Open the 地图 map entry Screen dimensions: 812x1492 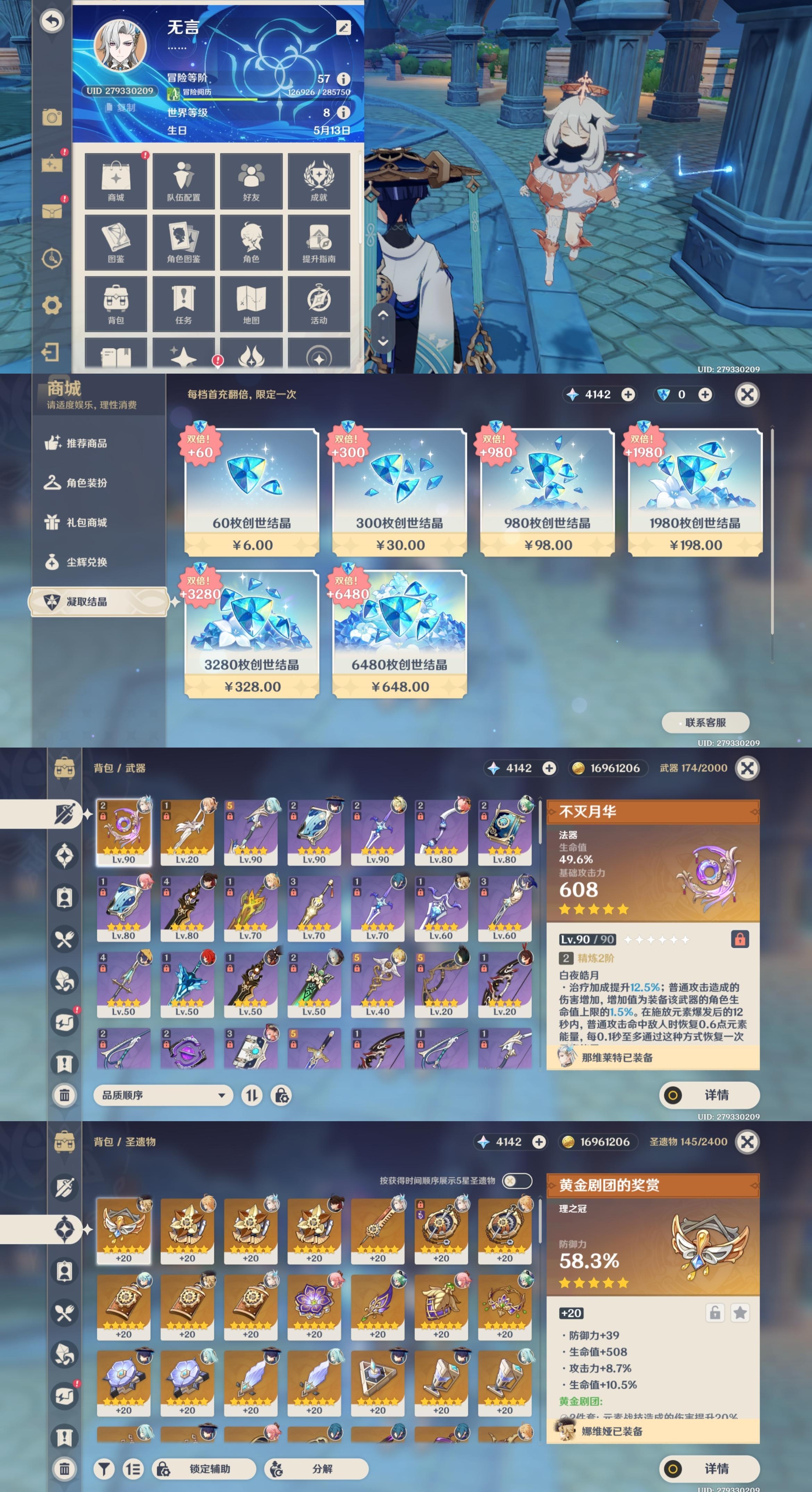click(251, 303)
